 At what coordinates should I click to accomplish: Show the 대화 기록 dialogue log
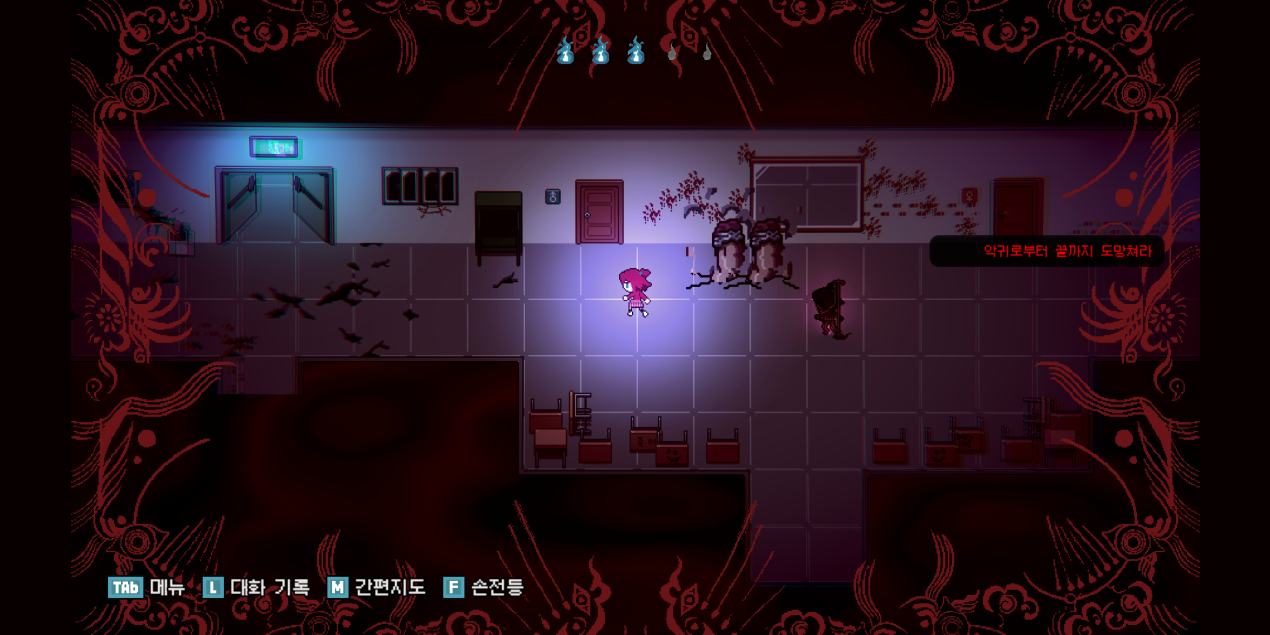coord(256,587)
